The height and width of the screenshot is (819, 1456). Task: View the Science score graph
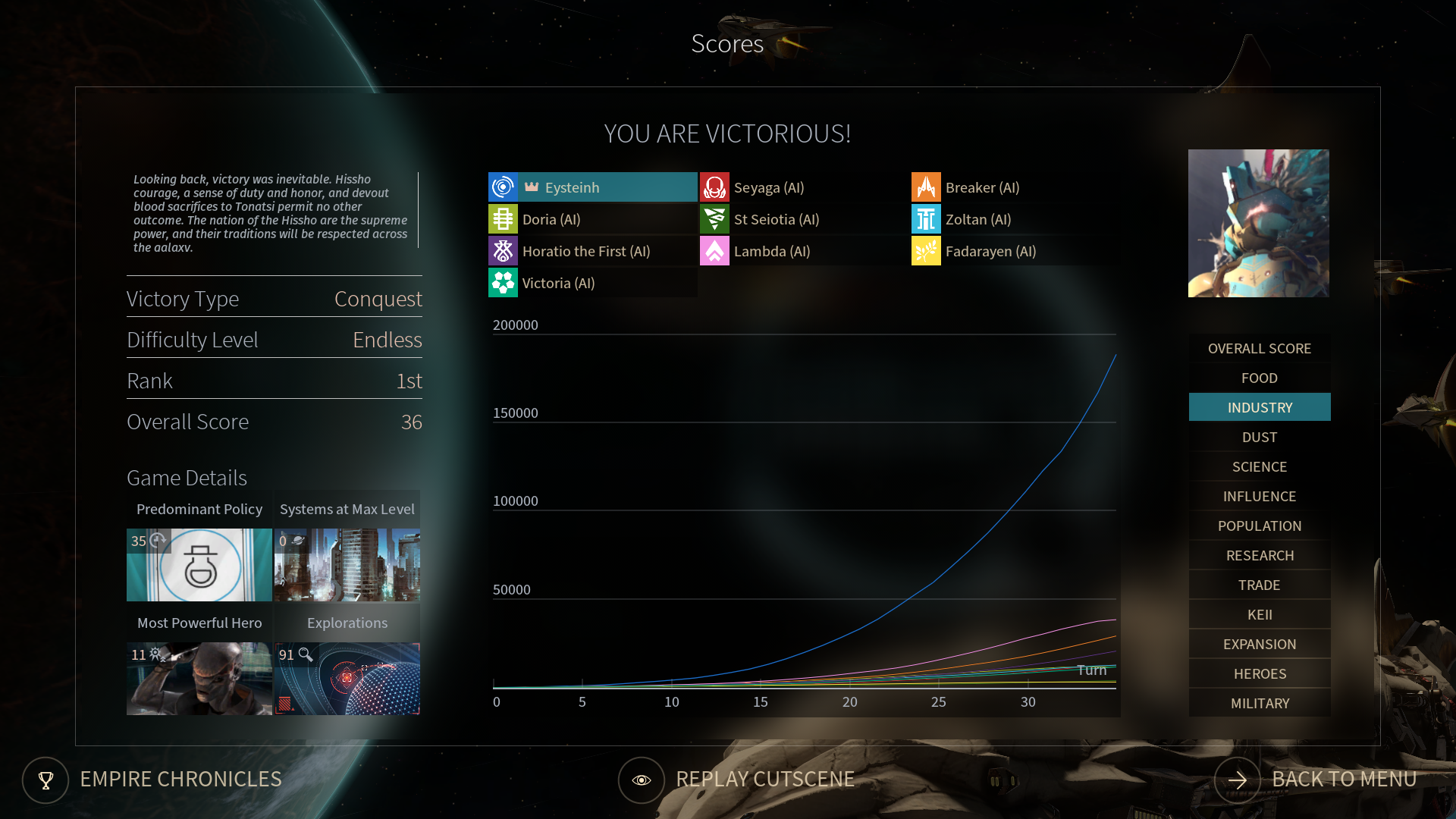click(x=1259, y=467)
